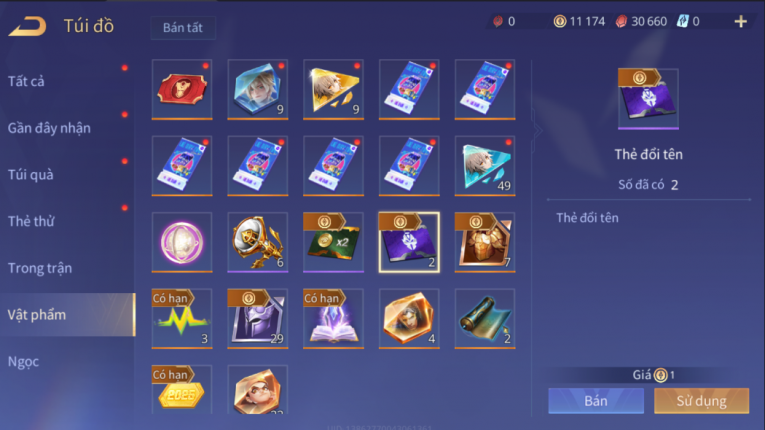The height and width of the screenshot is (430, 765).
Task: Select the green x2 card item
Action: pos(333,241)
